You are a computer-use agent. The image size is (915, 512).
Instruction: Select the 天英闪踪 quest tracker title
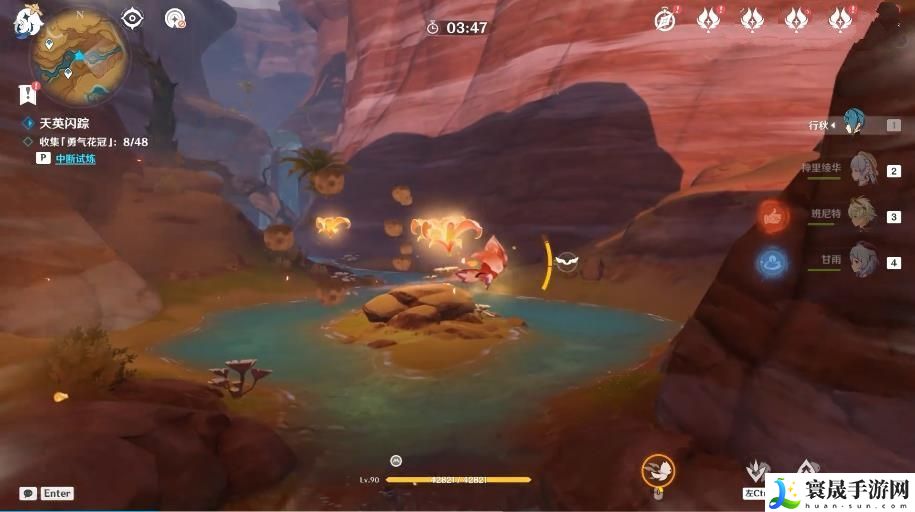[64, 123]
